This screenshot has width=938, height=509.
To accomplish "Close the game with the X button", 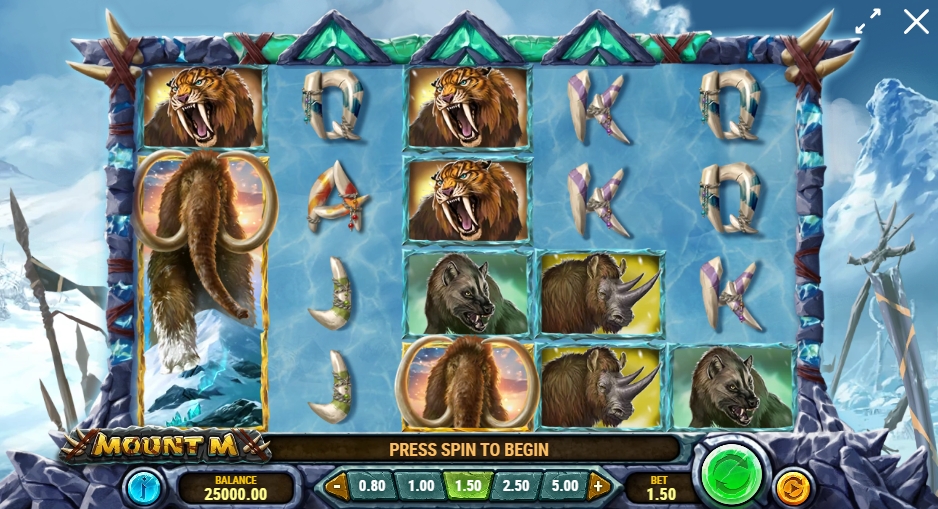I will (916, 21).
